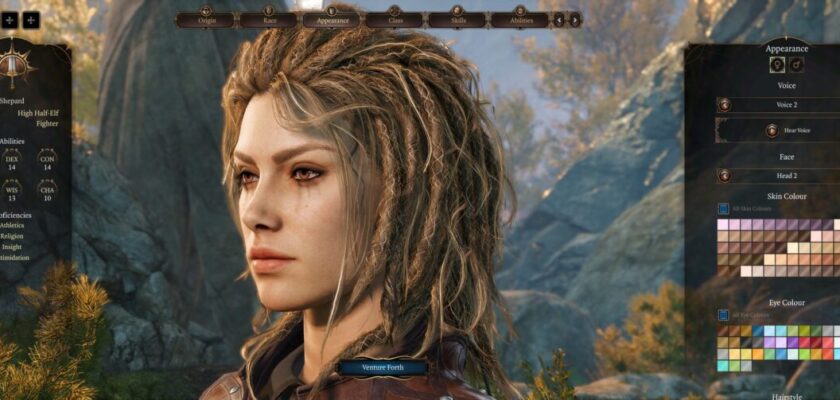Select the male body type icon
Viewport: 840px width, 400px height.
[x=797, y=65]
